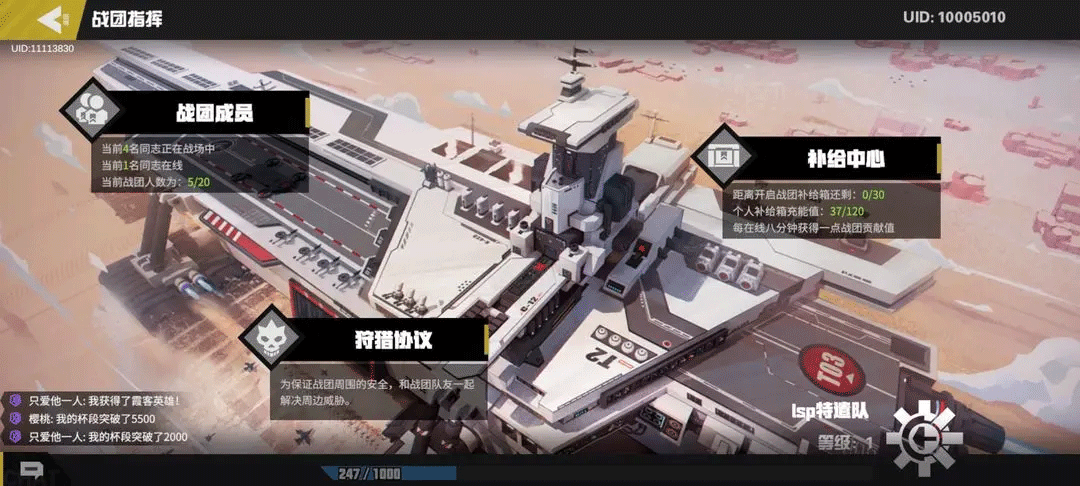This screenshot has height=486, width=1080.
Task: Click the supply crate diamond icon
Action: [x=720, y=157]
